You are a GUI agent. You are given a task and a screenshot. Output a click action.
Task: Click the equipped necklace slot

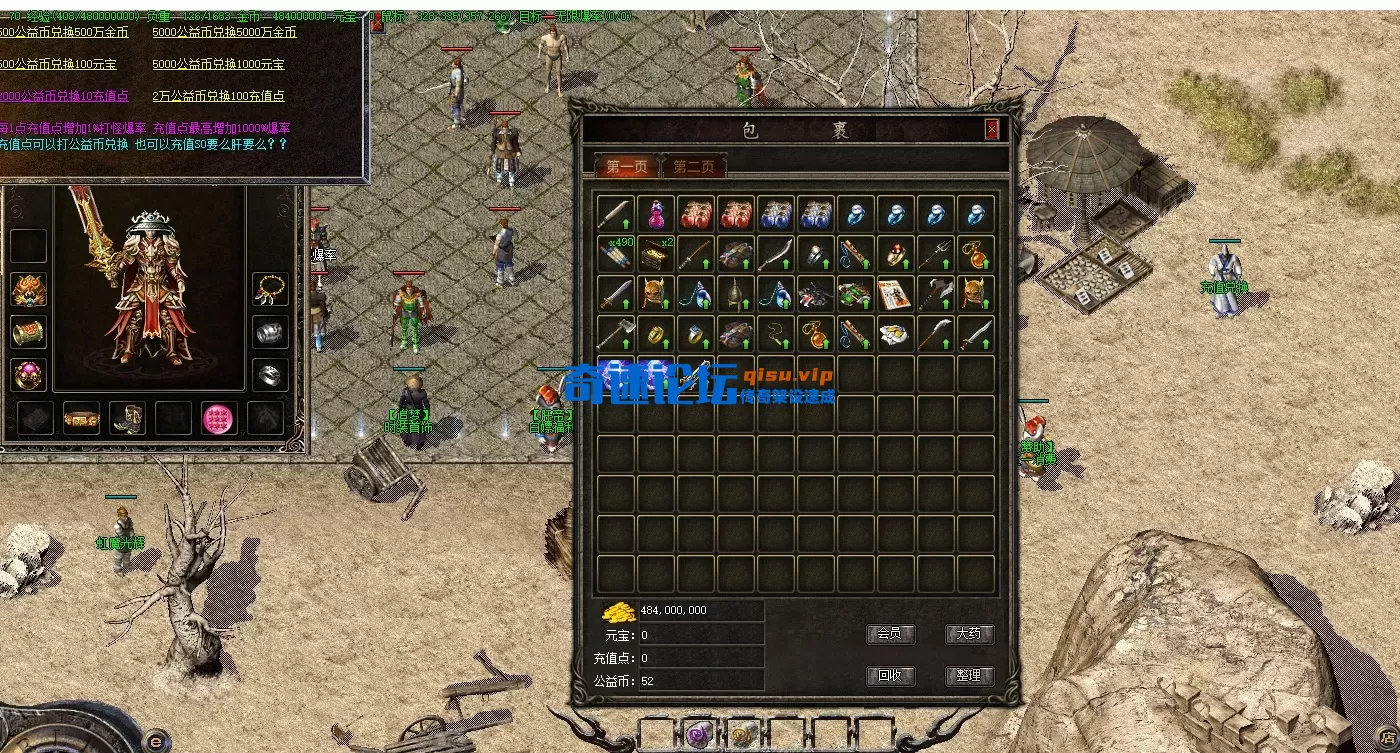pos(270,290)
